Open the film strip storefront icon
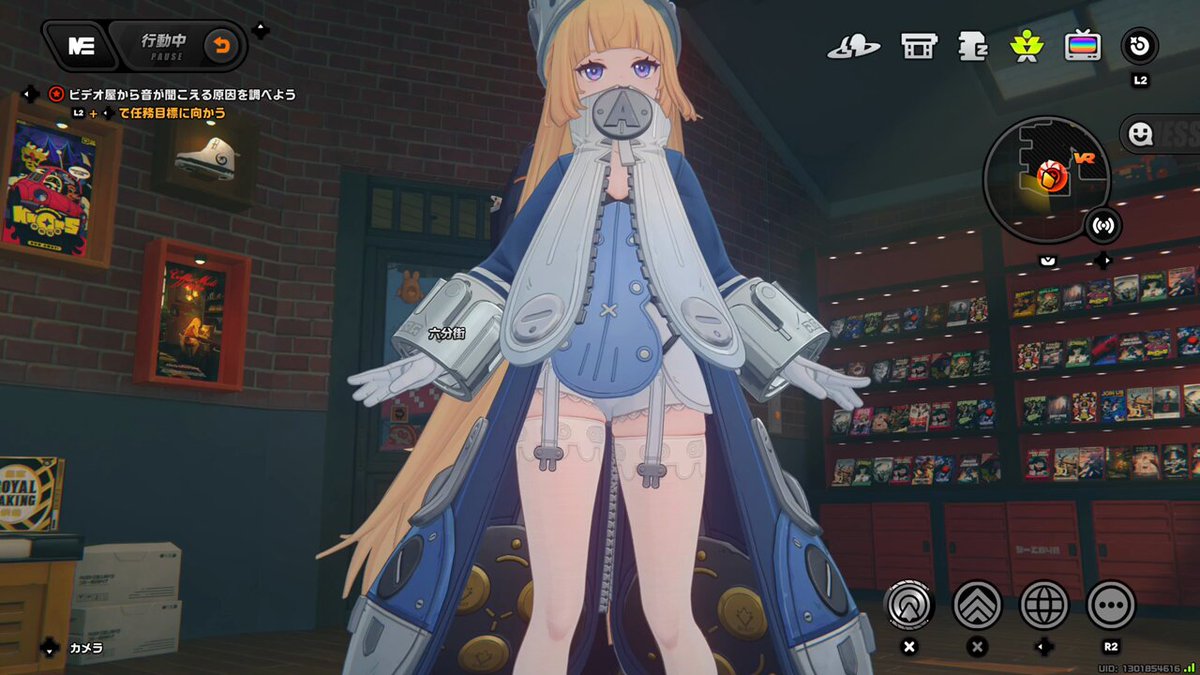 pyautogui.click(x=917, y=46)
